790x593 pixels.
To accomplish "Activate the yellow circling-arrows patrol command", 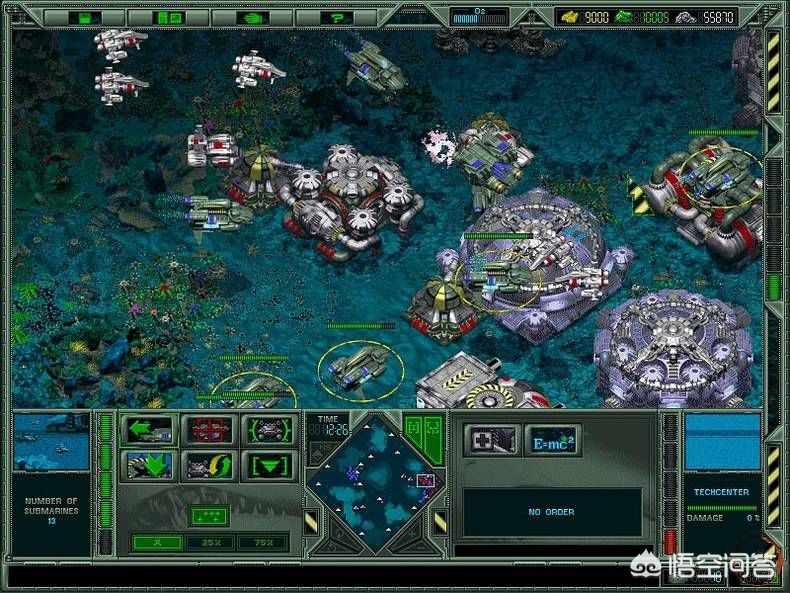I will [x=210, y=465].
